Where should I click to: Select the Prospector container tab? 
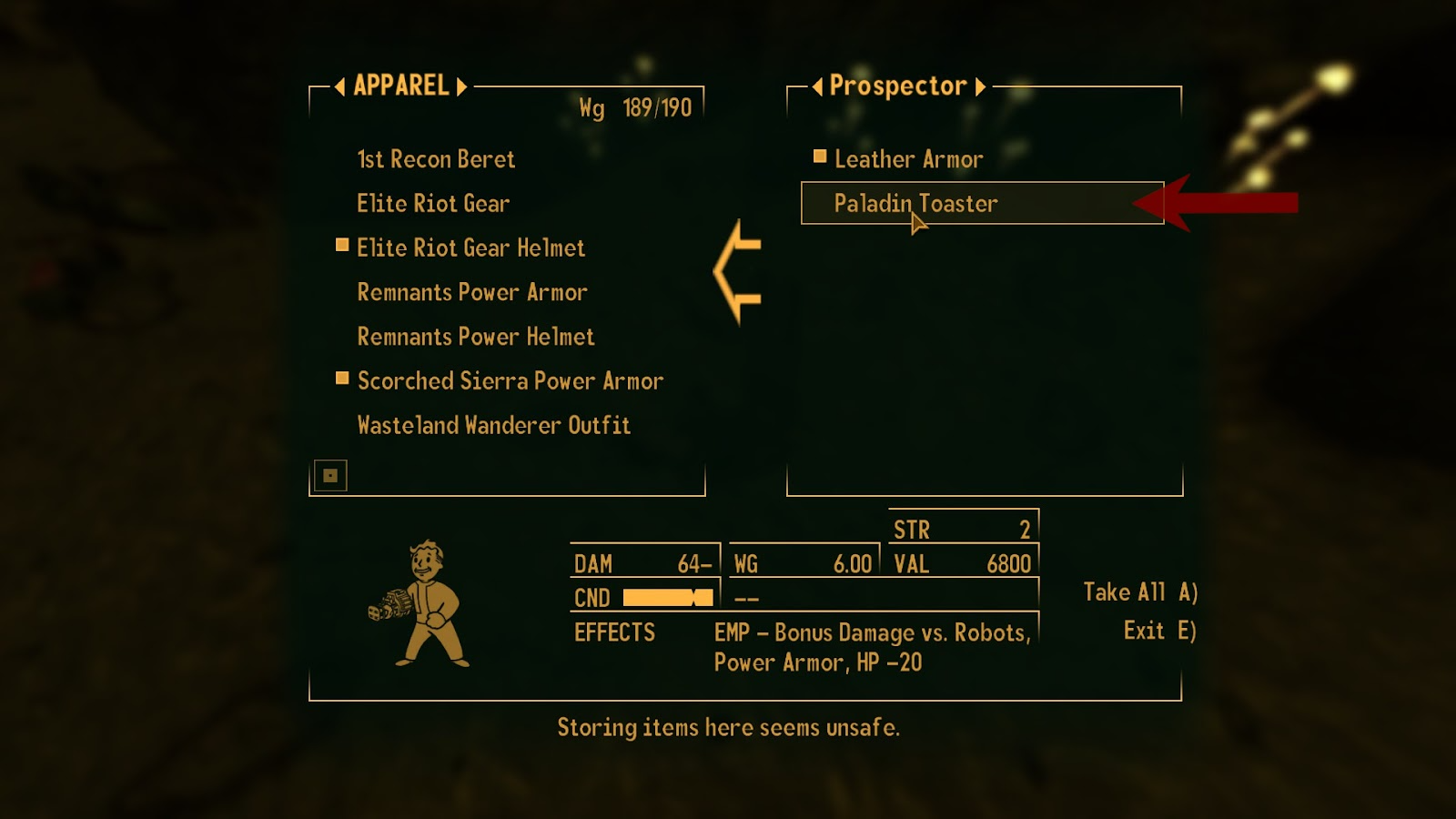point(900,86)
